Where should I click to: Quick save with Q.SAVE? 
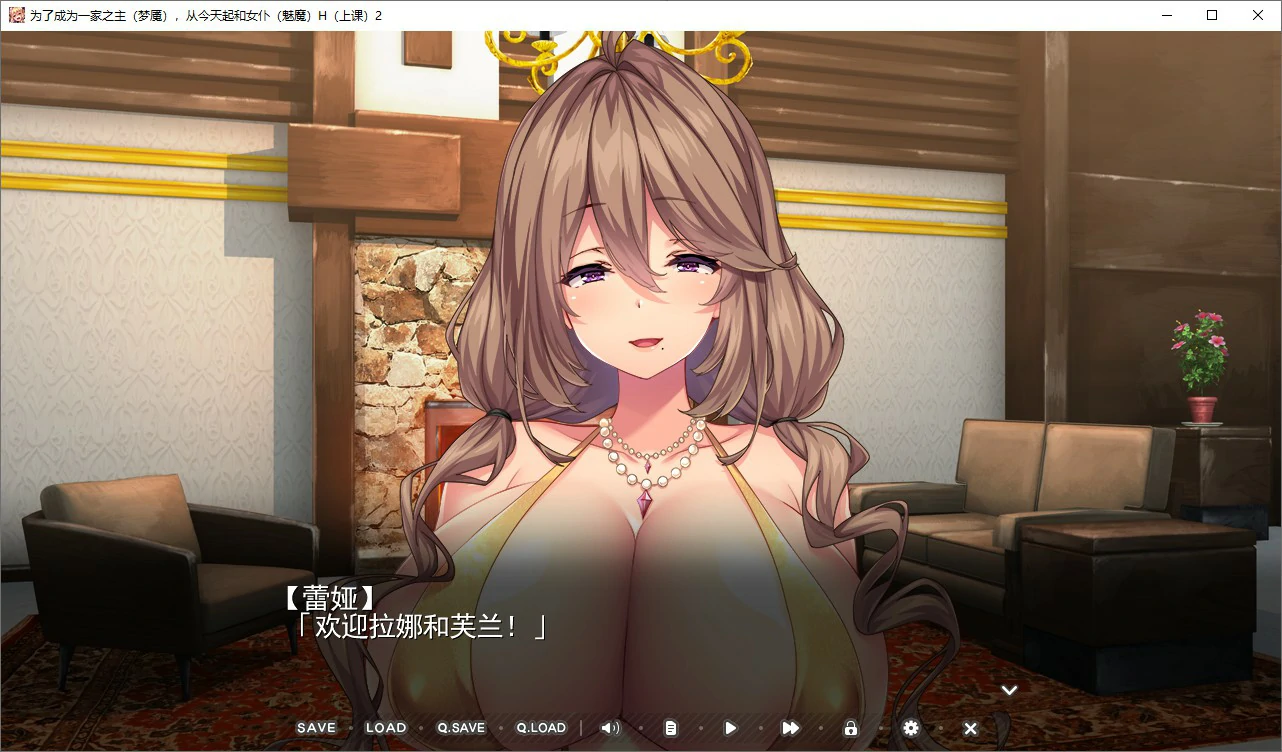[x=459, y=728]
